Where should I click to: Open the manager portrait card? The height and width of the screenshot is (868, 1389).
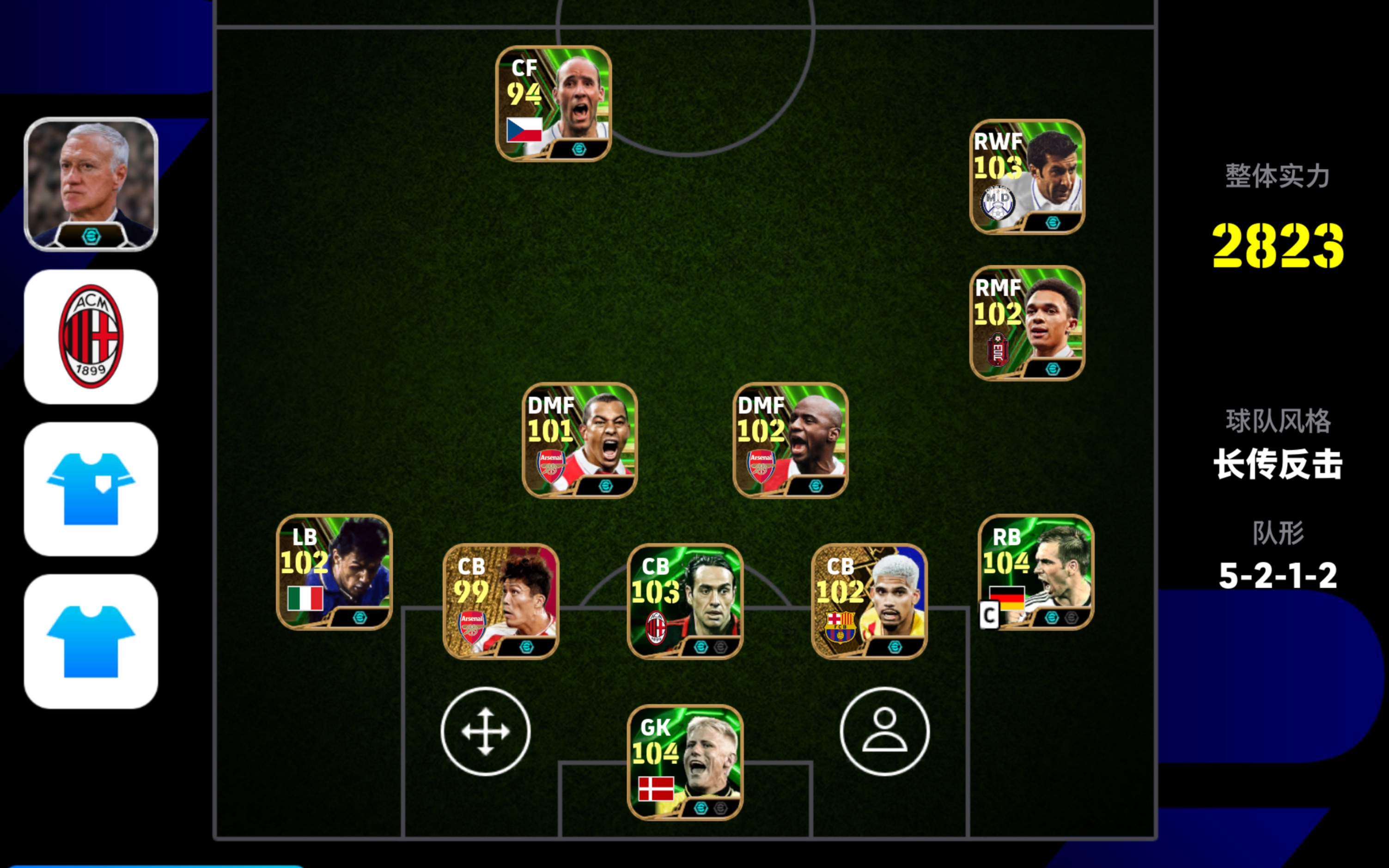click(91, 184)
